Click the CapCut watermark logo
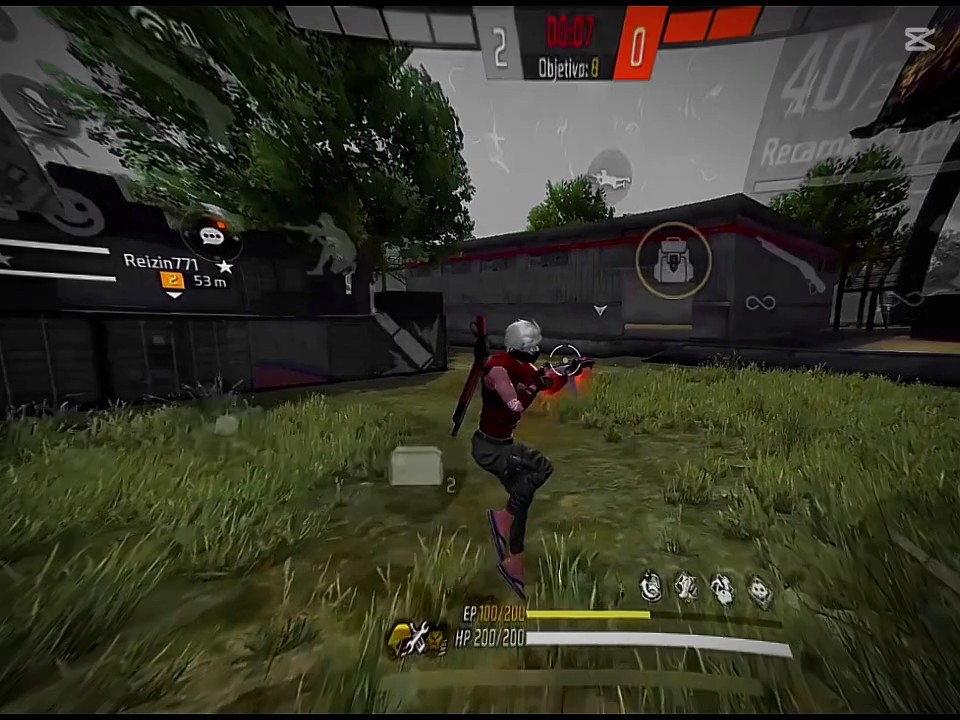 (x=919, y=39)
